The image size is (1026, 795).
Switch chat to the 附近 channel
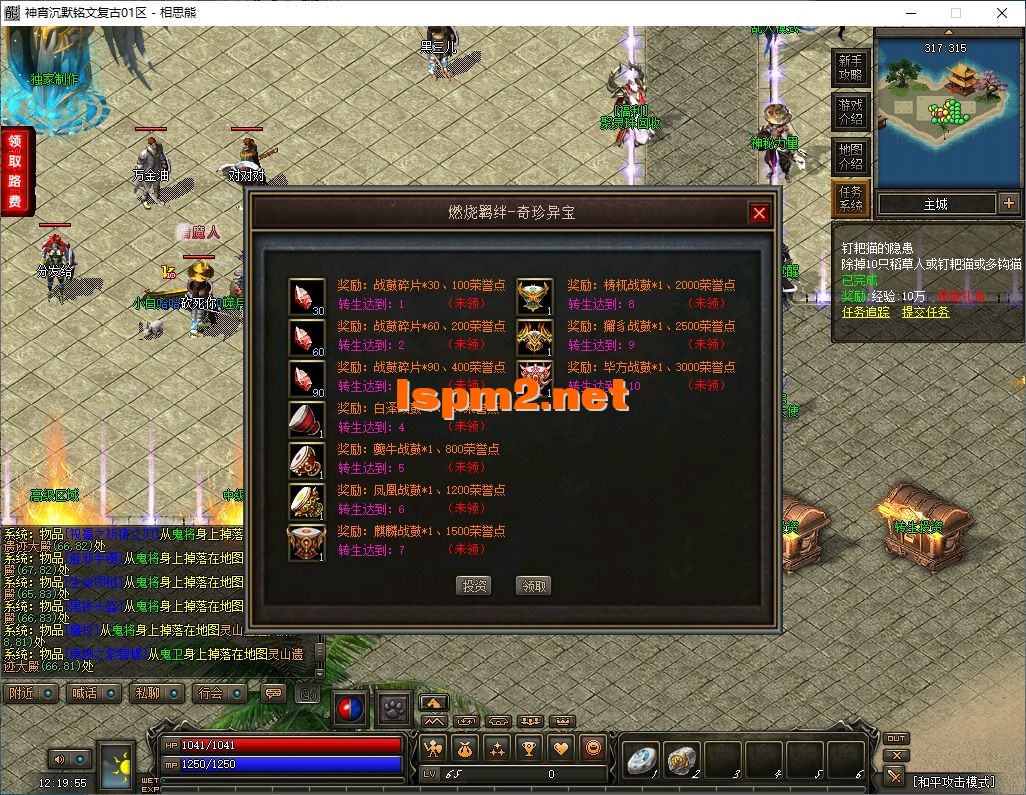coord(31,693)
